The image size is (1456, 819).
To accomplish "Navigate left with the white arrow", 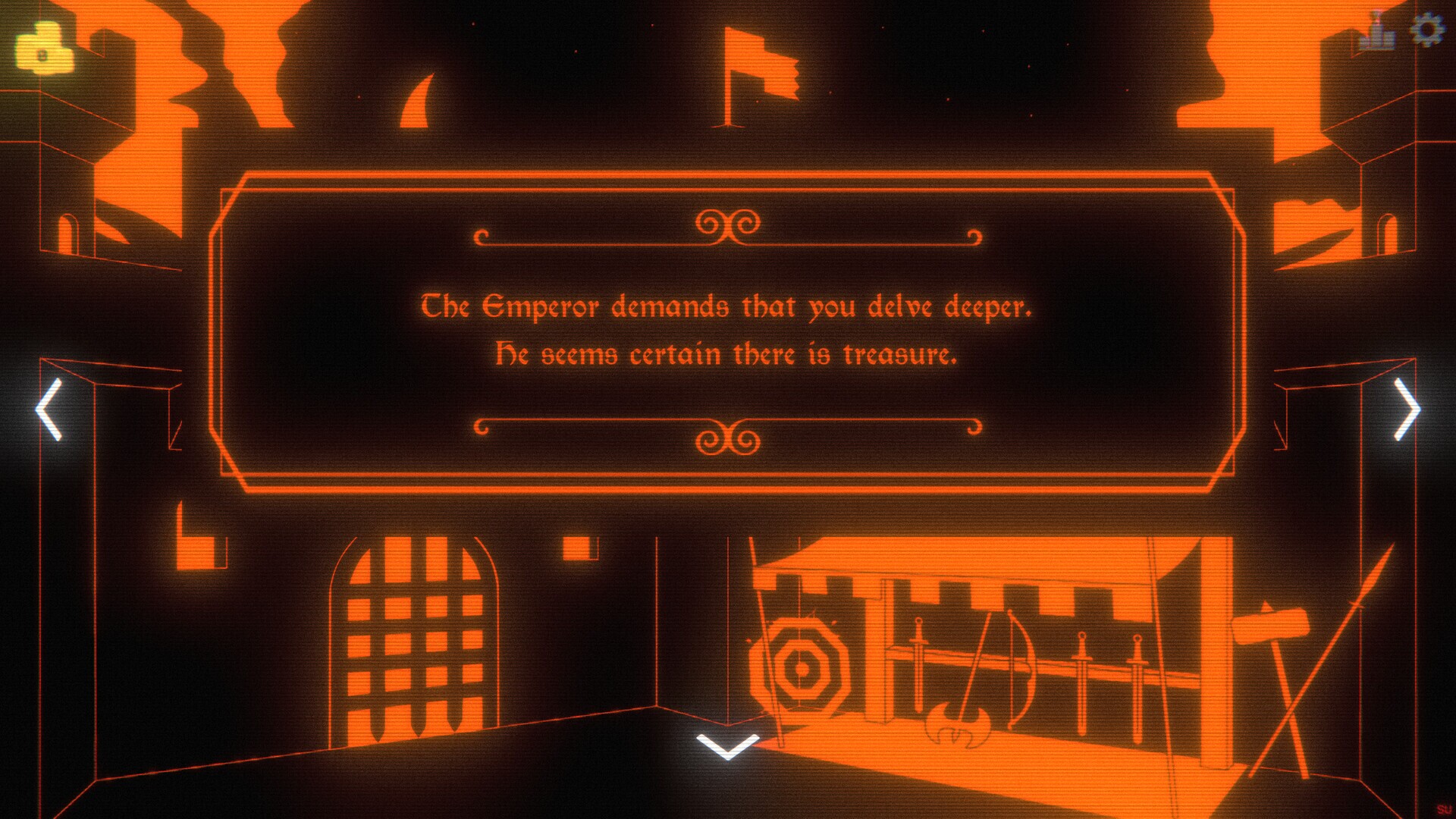I will [x=47, y=409].
